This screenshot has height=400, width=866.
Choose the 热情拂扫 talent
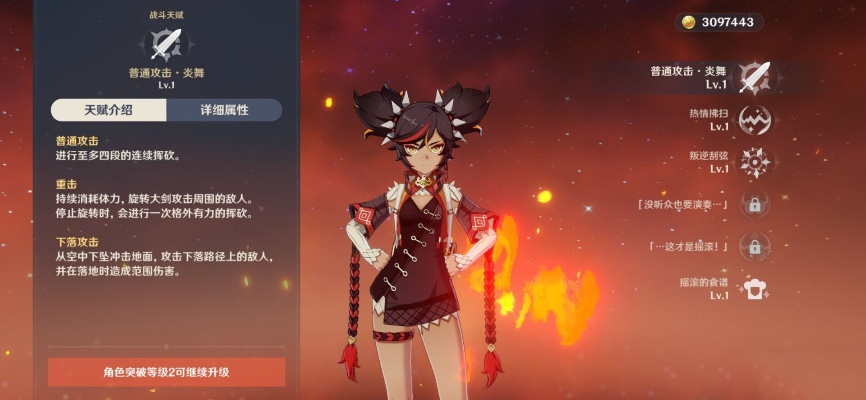coord(754,119)
